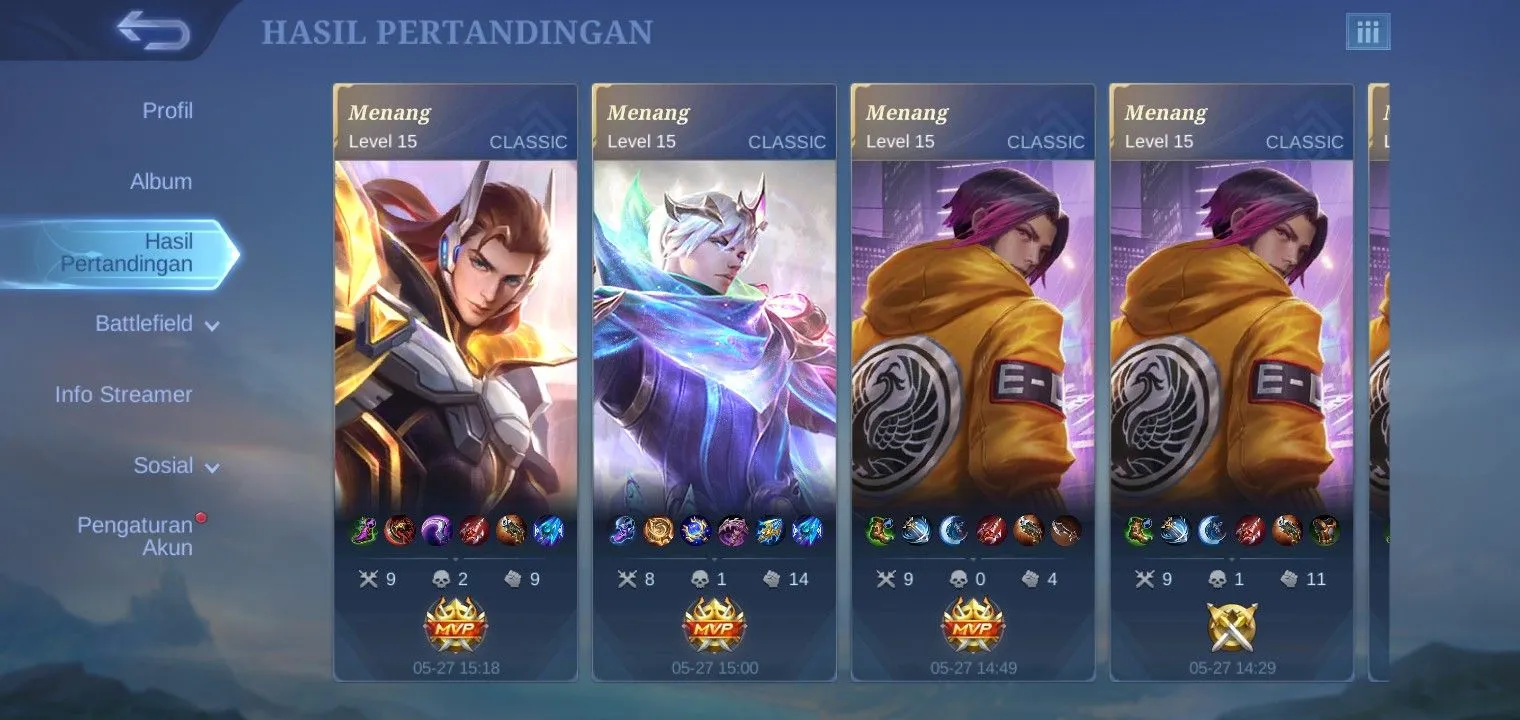Select the green boots item on the first match card
This screenshot has height=720, width=1520.
[x=361, y=530]
